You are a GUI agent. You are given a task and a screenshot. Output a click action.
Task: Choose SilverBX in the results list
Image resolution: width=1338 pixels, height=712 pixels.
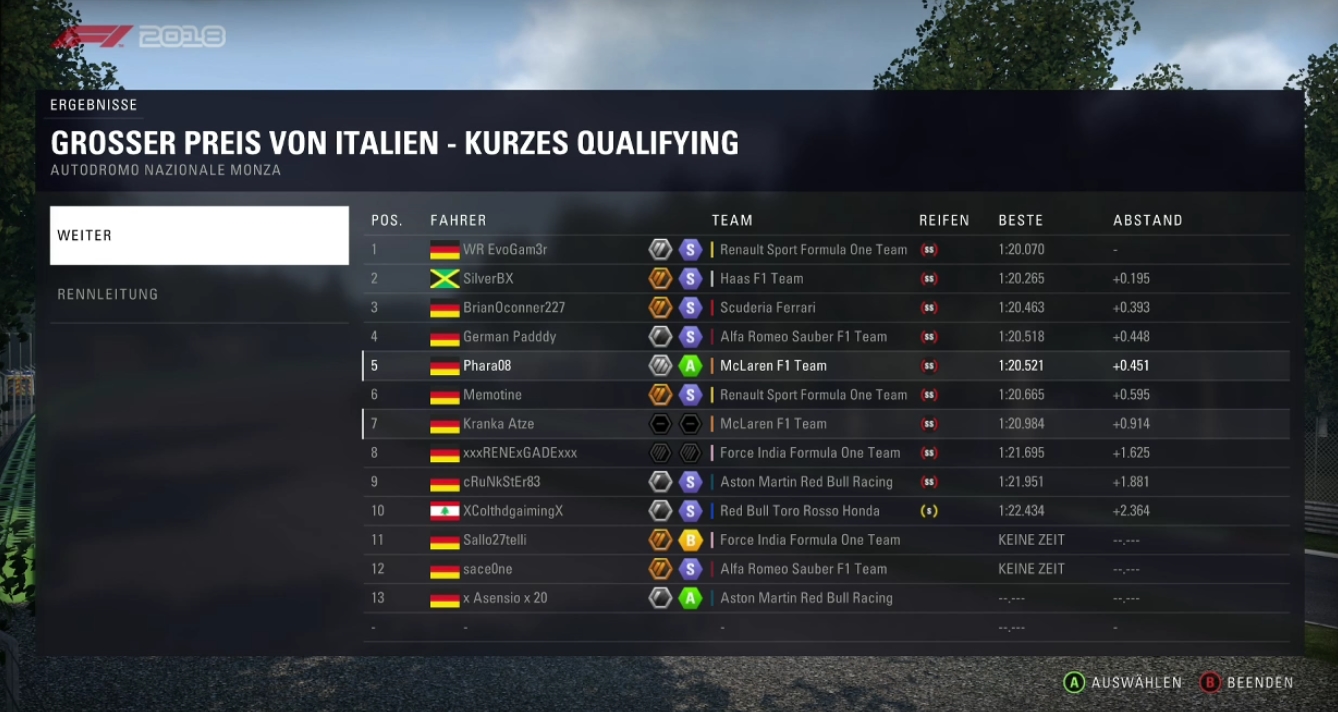(x=488, y=279)
